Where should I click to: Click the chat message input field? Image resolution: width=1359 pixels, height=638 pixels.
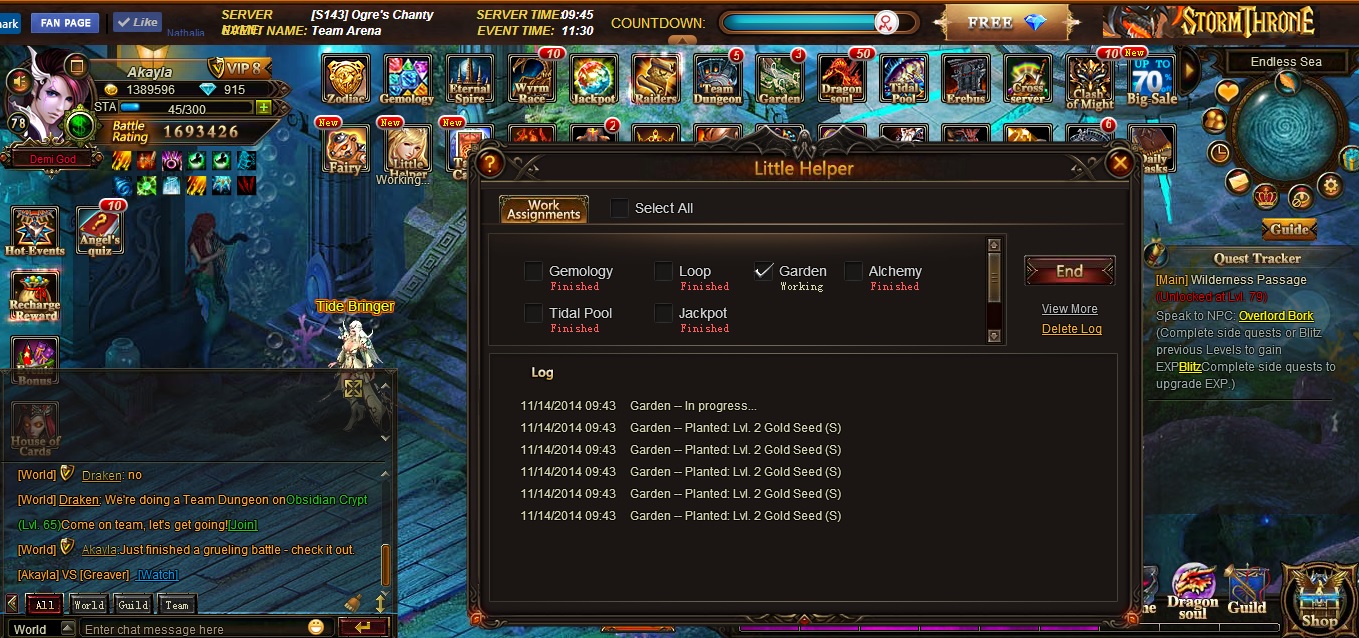tap(195, 629)
